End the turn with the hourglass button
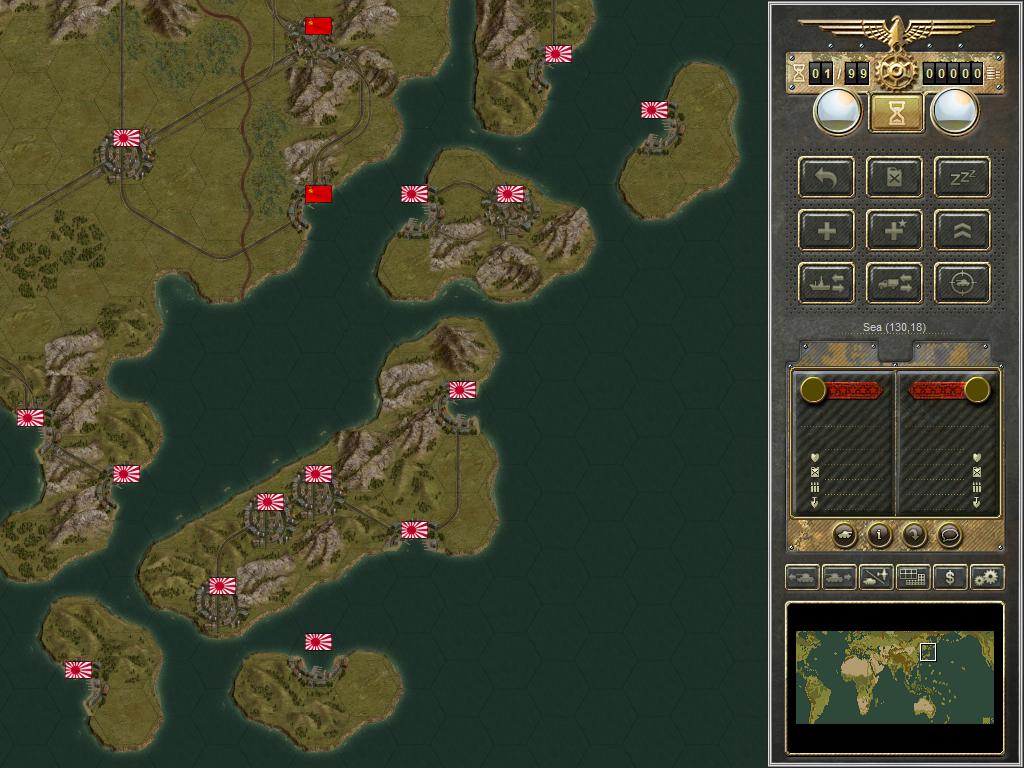 point(896,112)
